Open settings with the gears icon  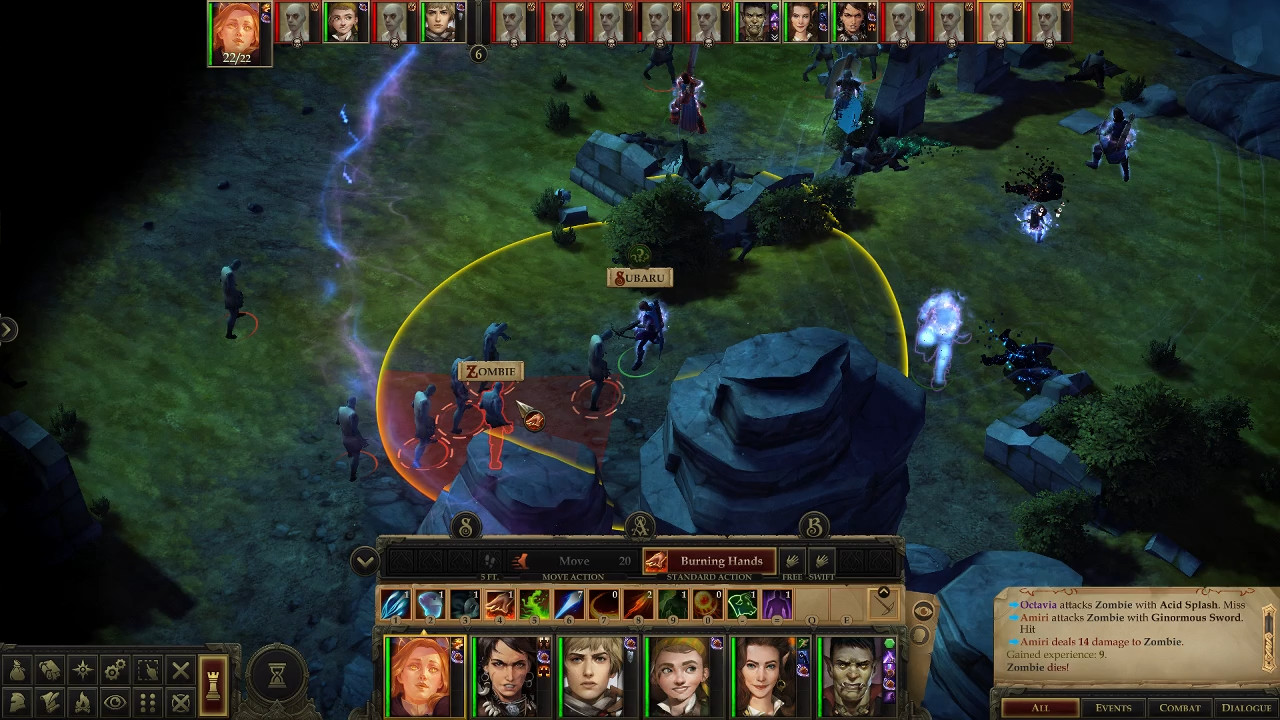click(115, 670)
